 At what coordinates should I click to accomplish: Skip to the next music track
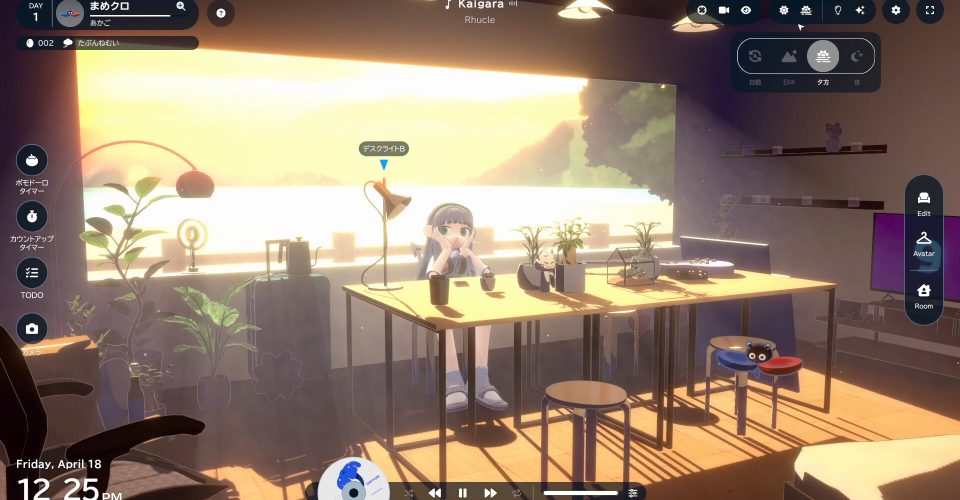coord(490,493)
